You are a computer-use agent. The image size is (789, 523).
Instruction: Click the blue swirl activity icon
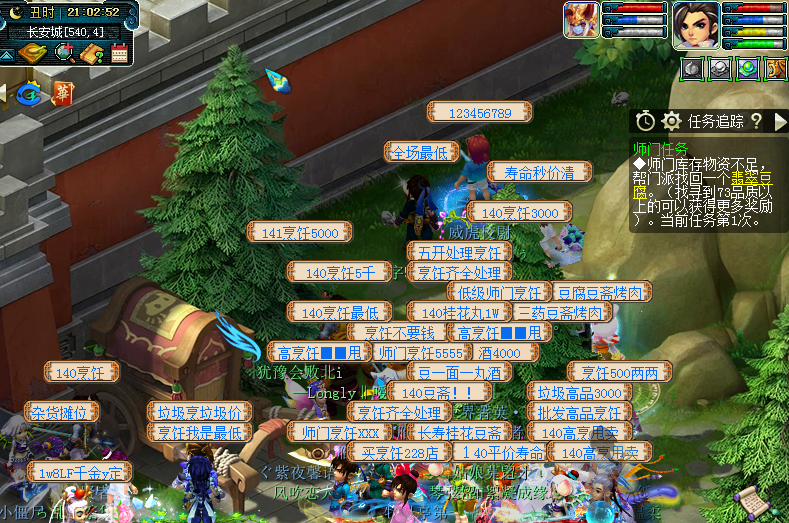tap(29, 93)
